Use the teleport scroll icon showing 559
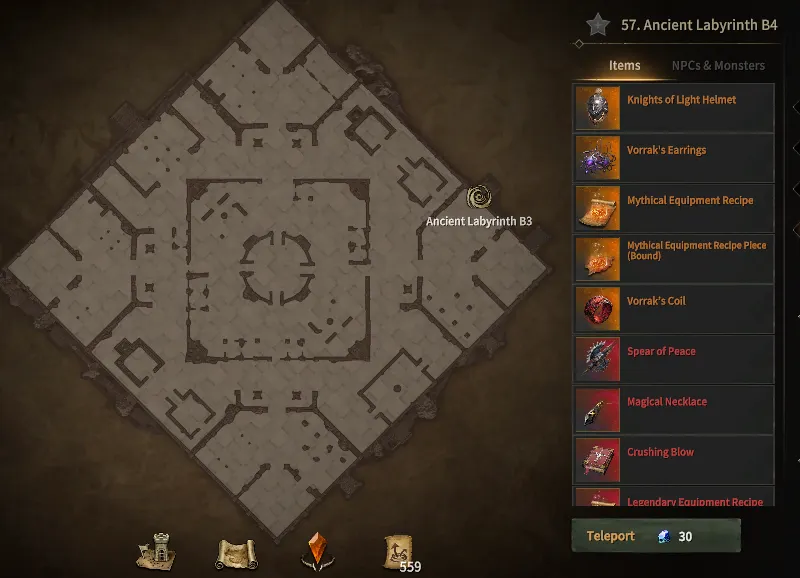This screenshot has height=578, width=800. [x=397, y=551]
